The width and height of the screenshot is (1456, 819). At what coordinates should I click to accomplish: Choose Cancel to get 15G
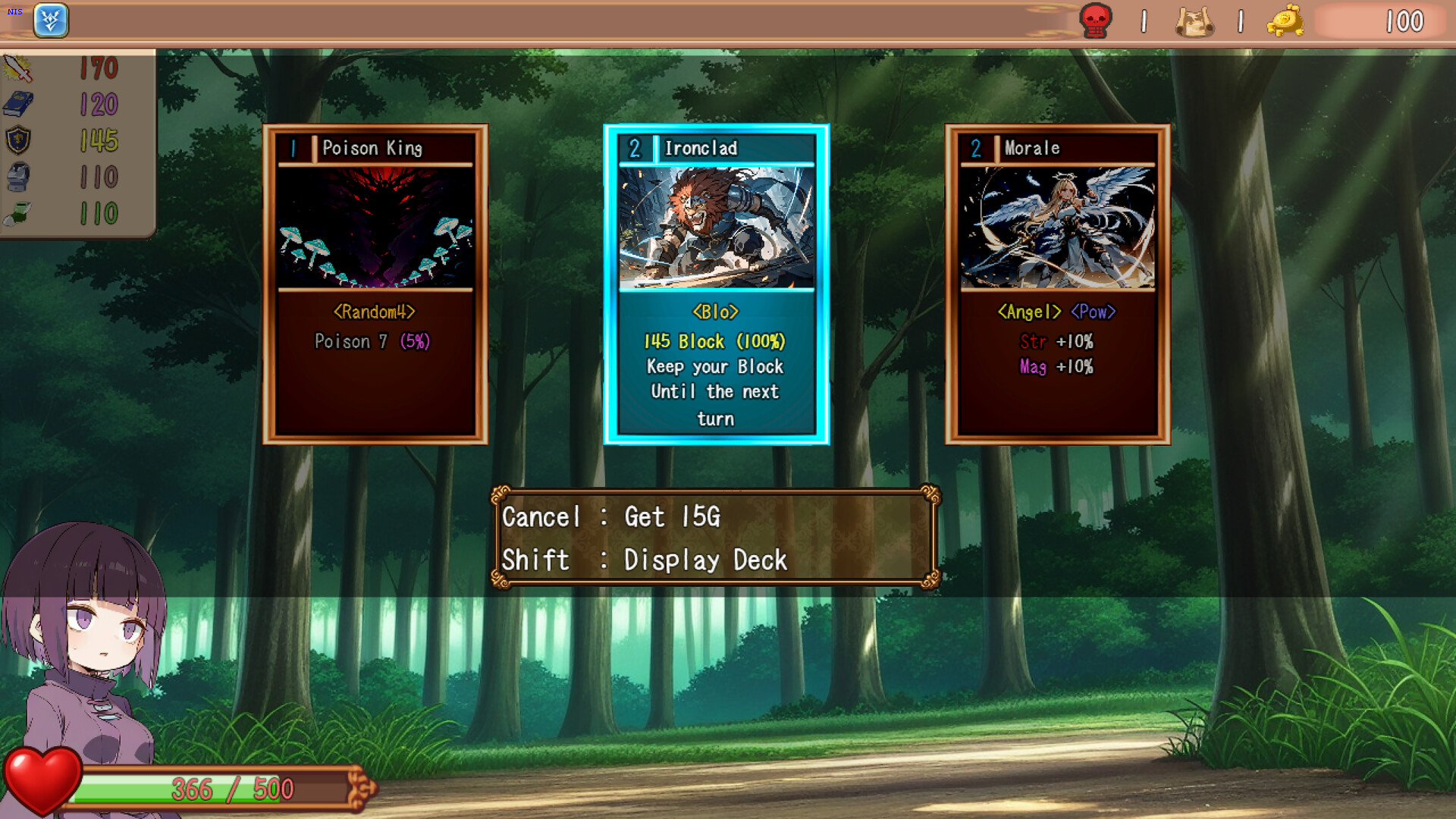(613, 517)
